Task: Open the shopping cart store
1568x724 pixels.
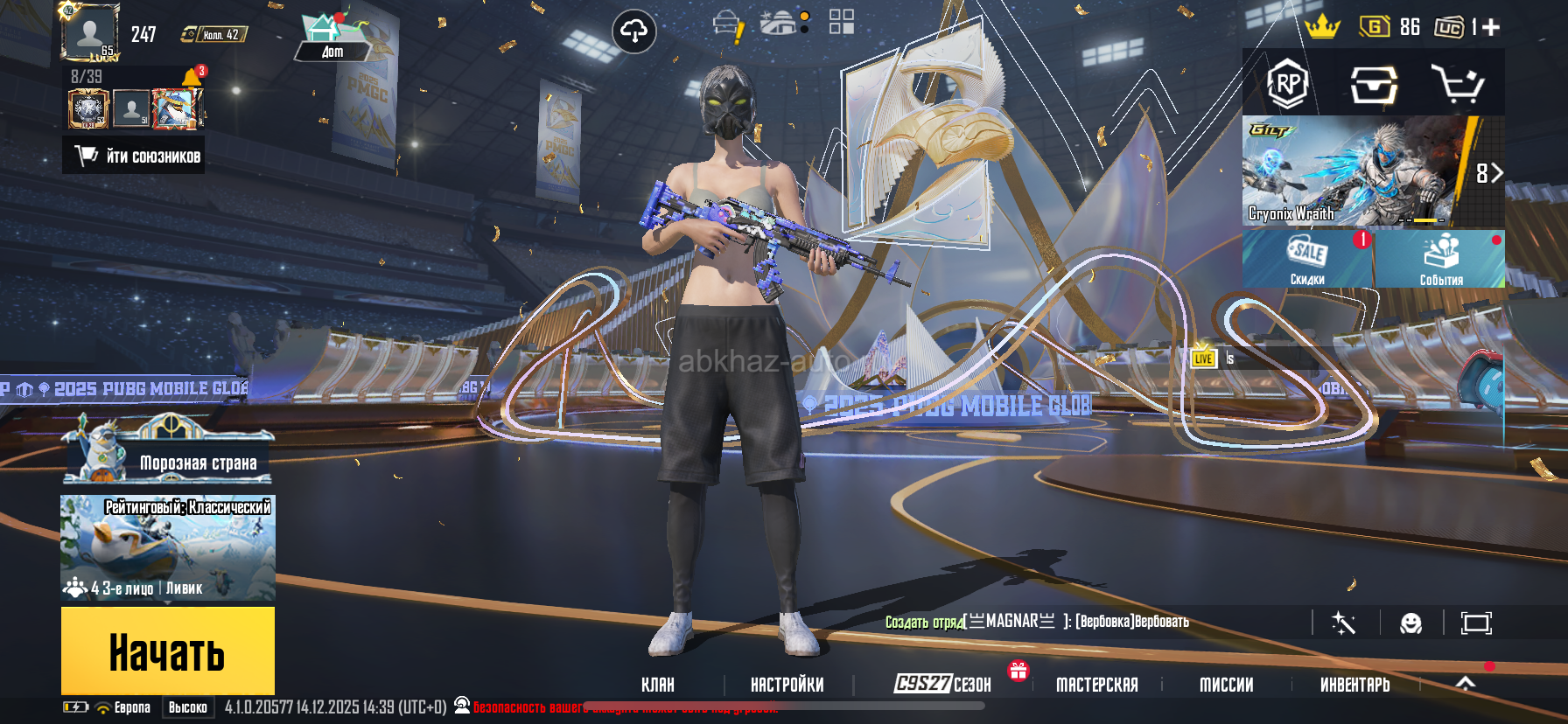Action: click(x=1457, y=84)
